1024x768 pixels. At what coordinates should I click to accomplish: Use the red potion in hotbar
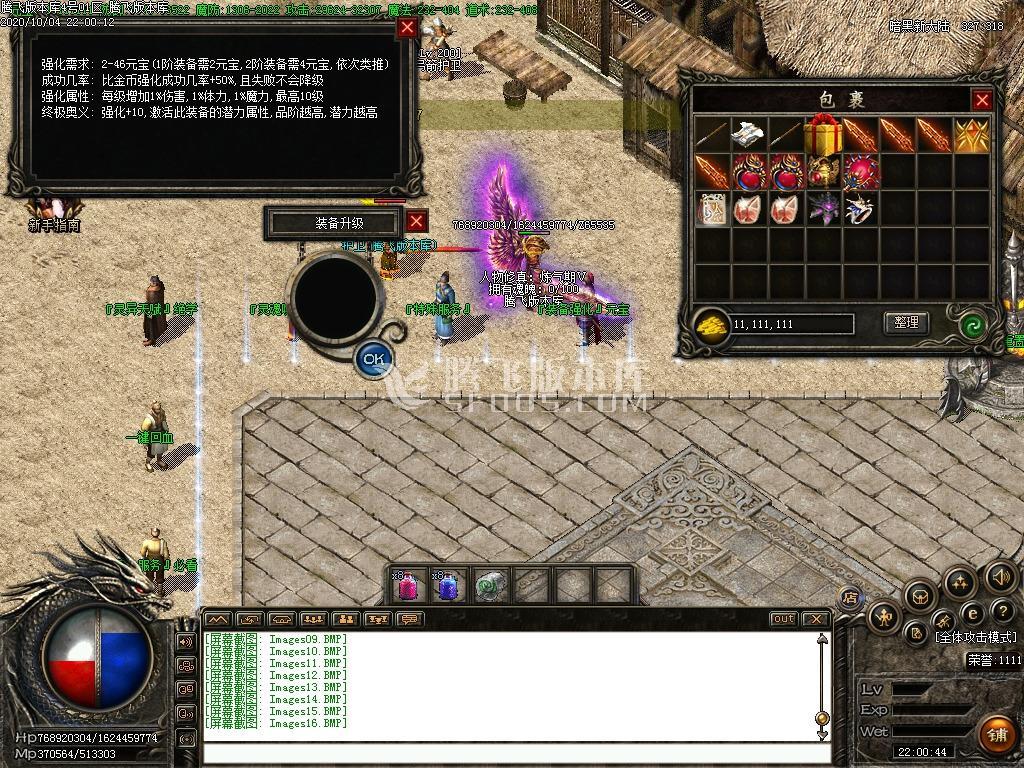pyautogui.click(x=408, y=587)
